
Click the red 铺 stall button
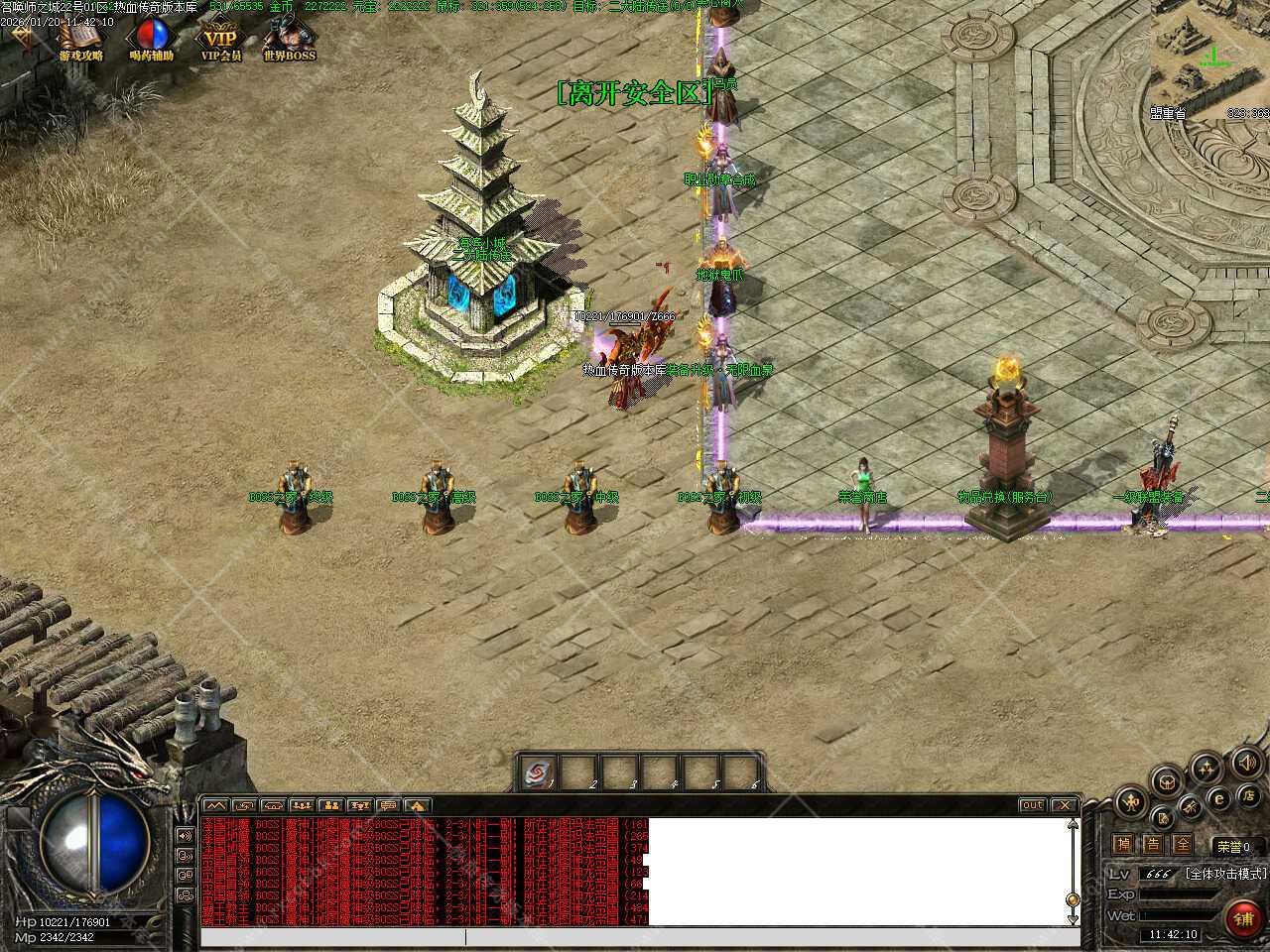(1243, 919)
